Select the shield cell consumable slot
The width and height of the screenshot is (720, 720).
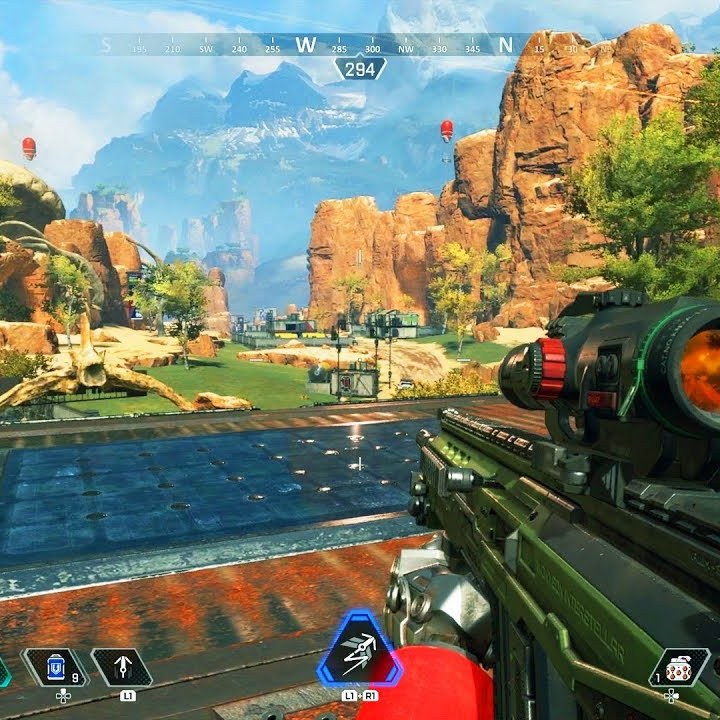pos(56,667)
